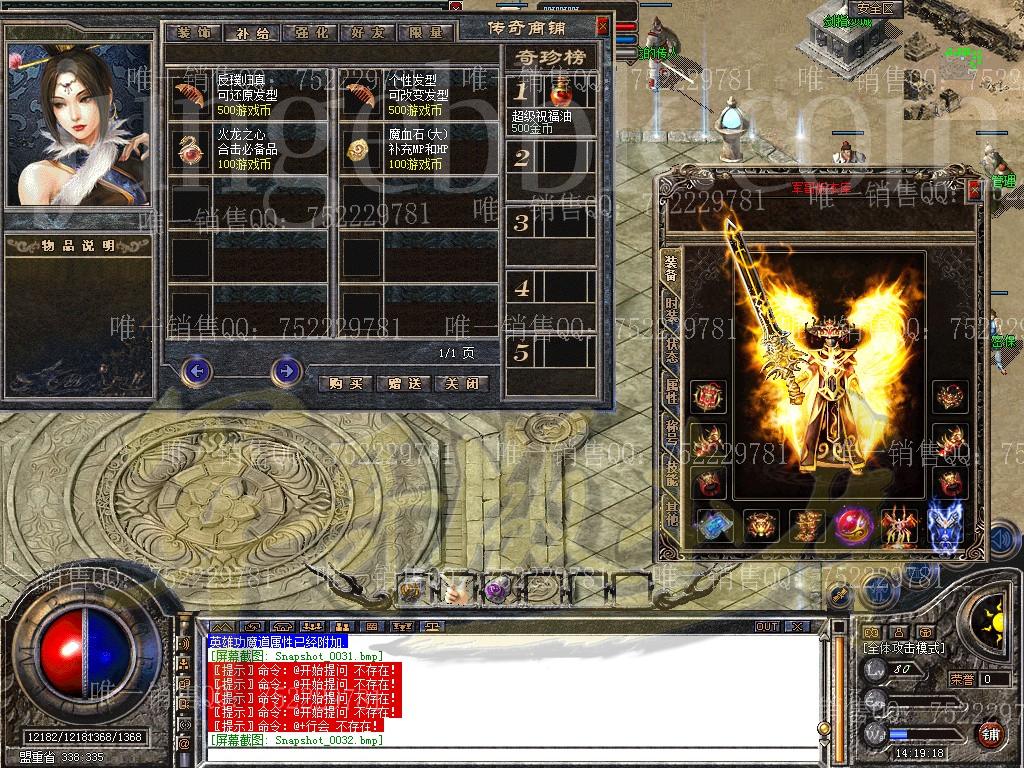Viewport: 1024px width, 768px height.
Task: Go to the next shop page arrow
Action: [x=286, y=371]
